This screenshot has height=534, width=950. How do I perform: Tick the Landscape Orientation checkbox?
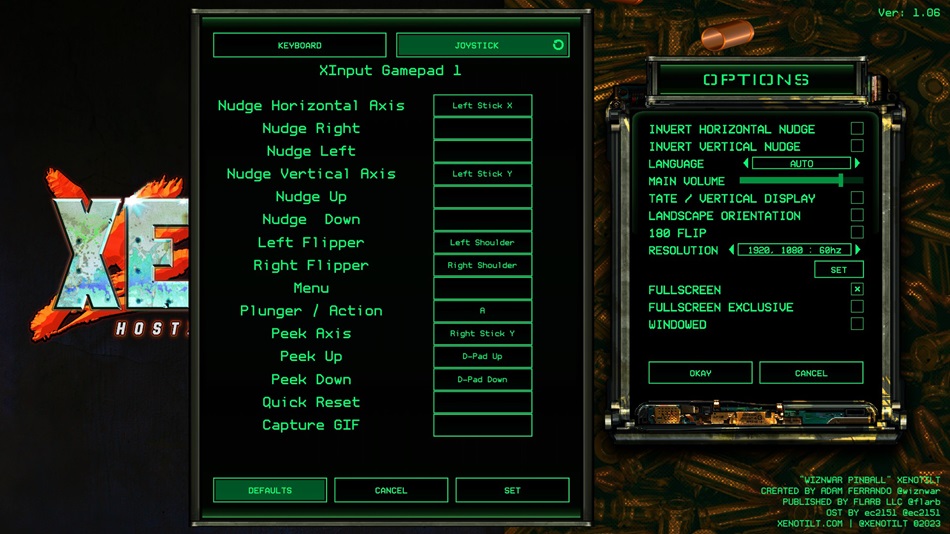tap(857, 215)
